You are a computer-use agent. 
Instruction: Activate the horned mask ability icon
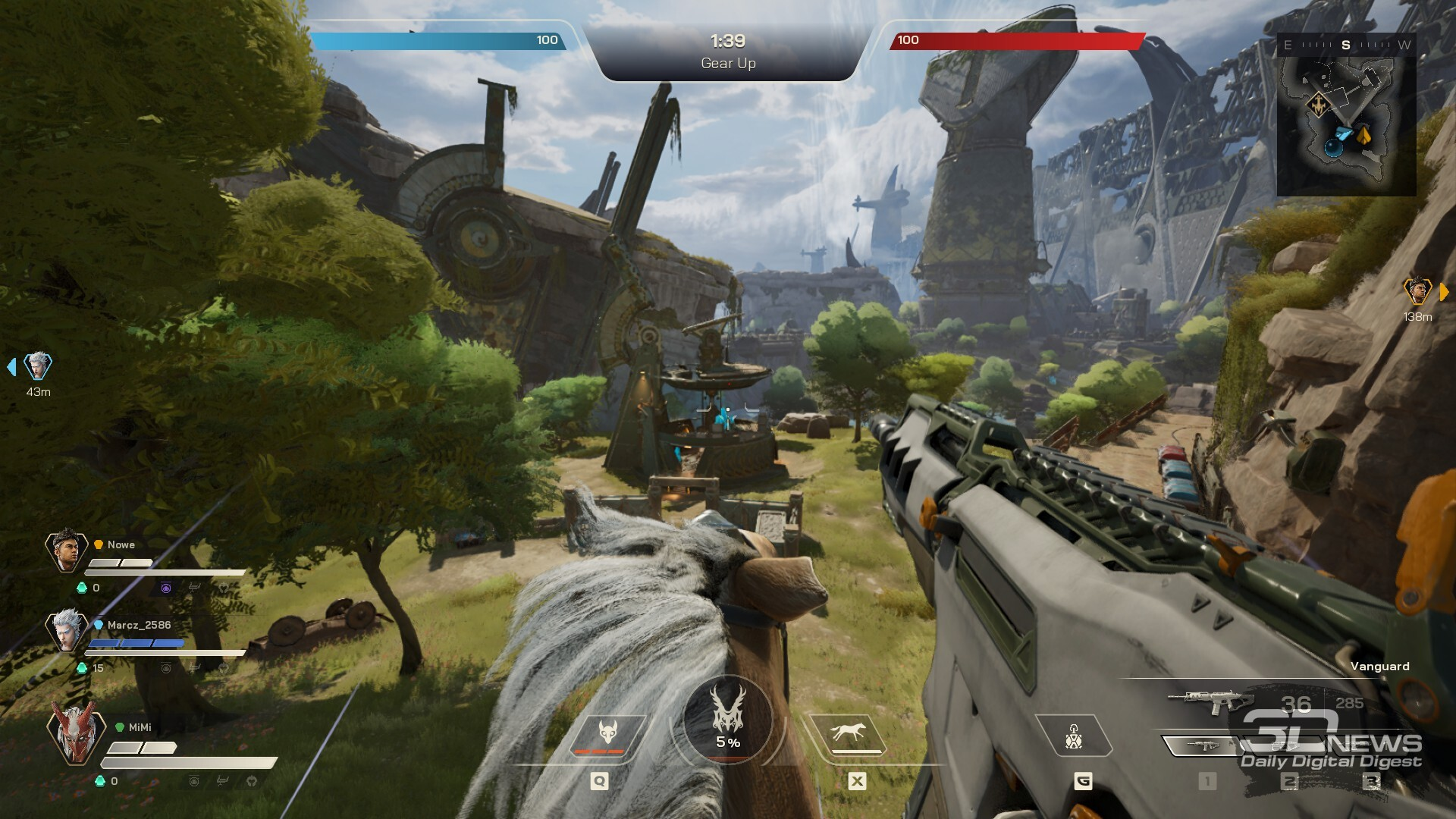click(x=607, y=736)
